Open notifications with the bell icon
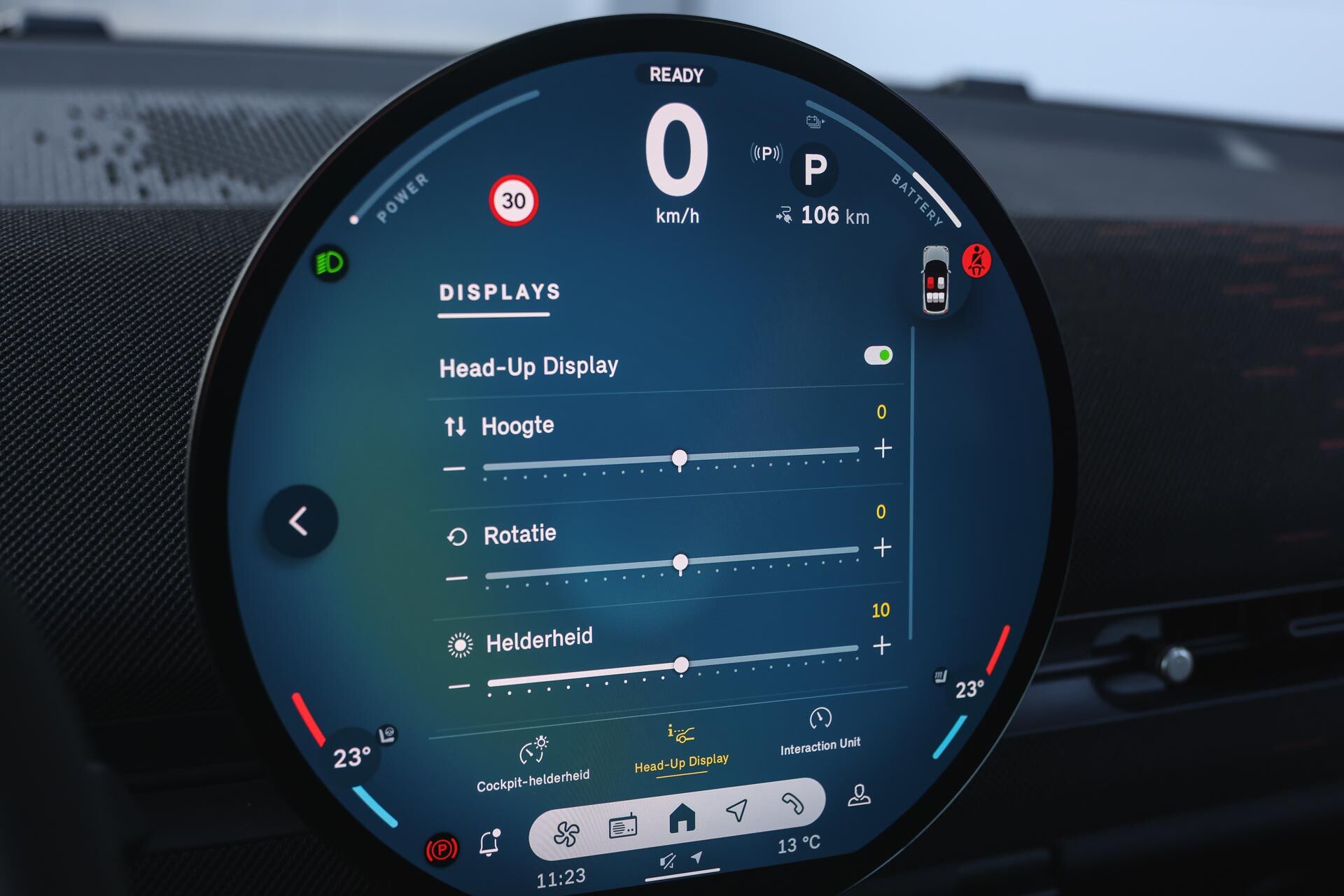 (x=489, y=843)
